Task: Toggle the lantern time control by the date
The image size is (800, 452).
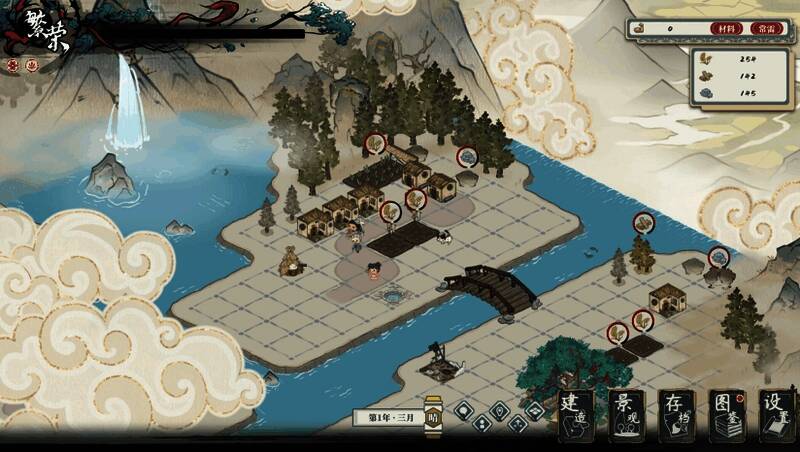Action: click(433, 418)
